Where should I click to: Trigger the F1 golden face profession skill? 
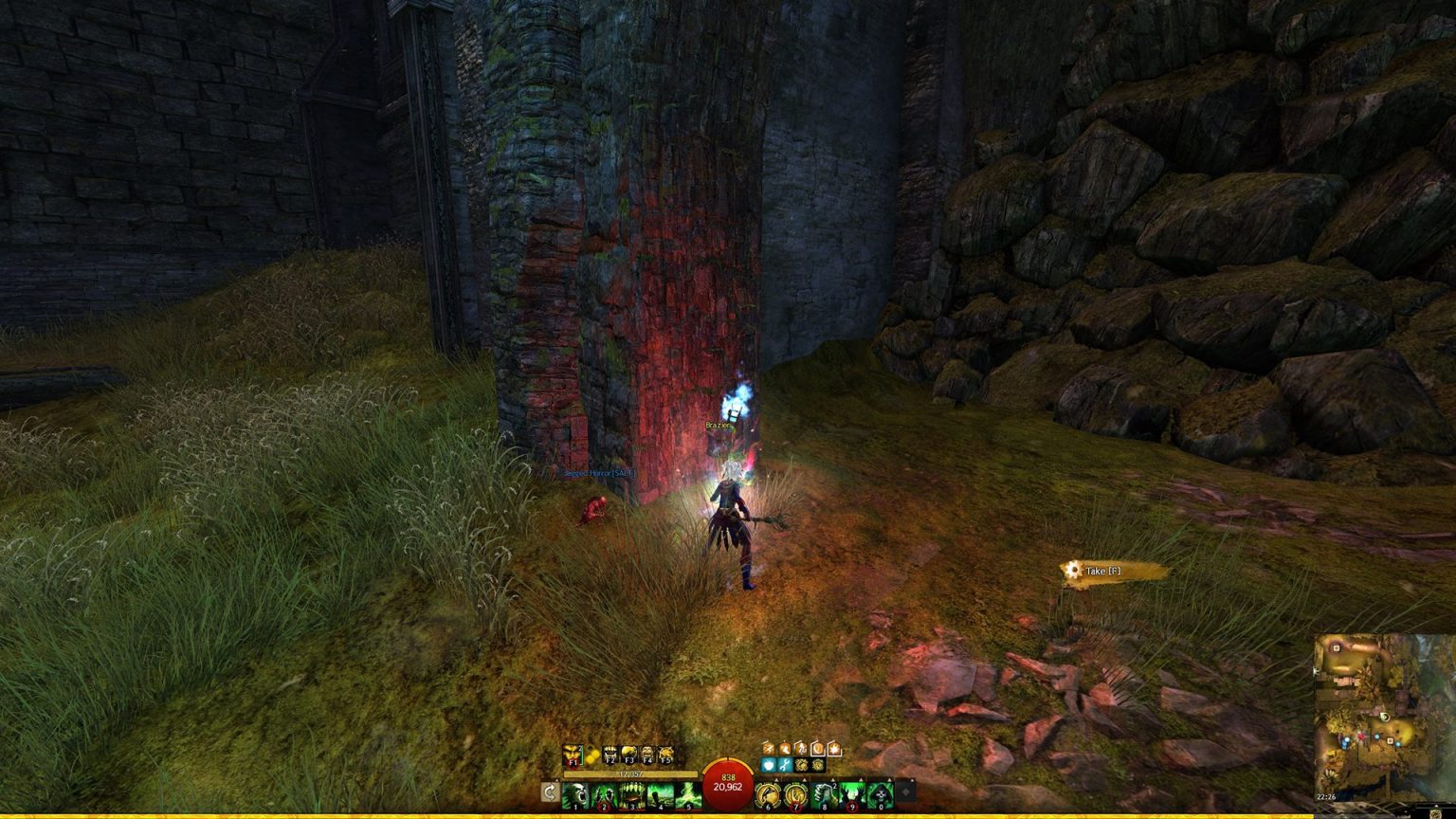click(573, 755)
